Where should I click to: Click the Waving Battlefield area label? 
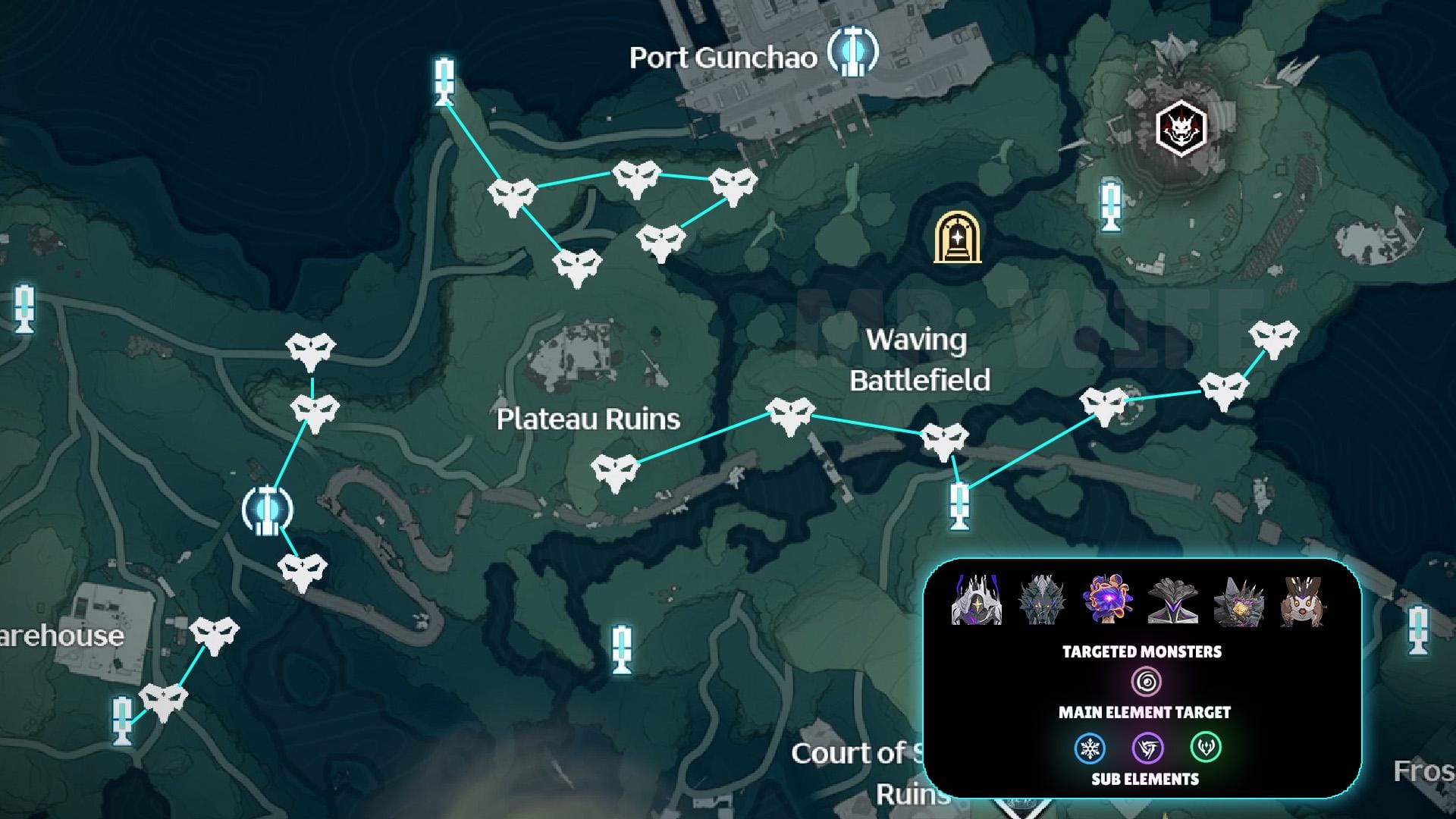coord(919,359)
